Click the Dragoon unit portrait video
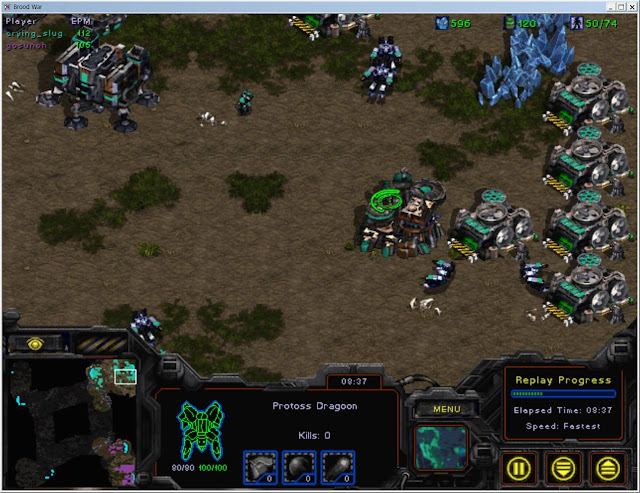The image size is (640, 493). tap(439, 447)
